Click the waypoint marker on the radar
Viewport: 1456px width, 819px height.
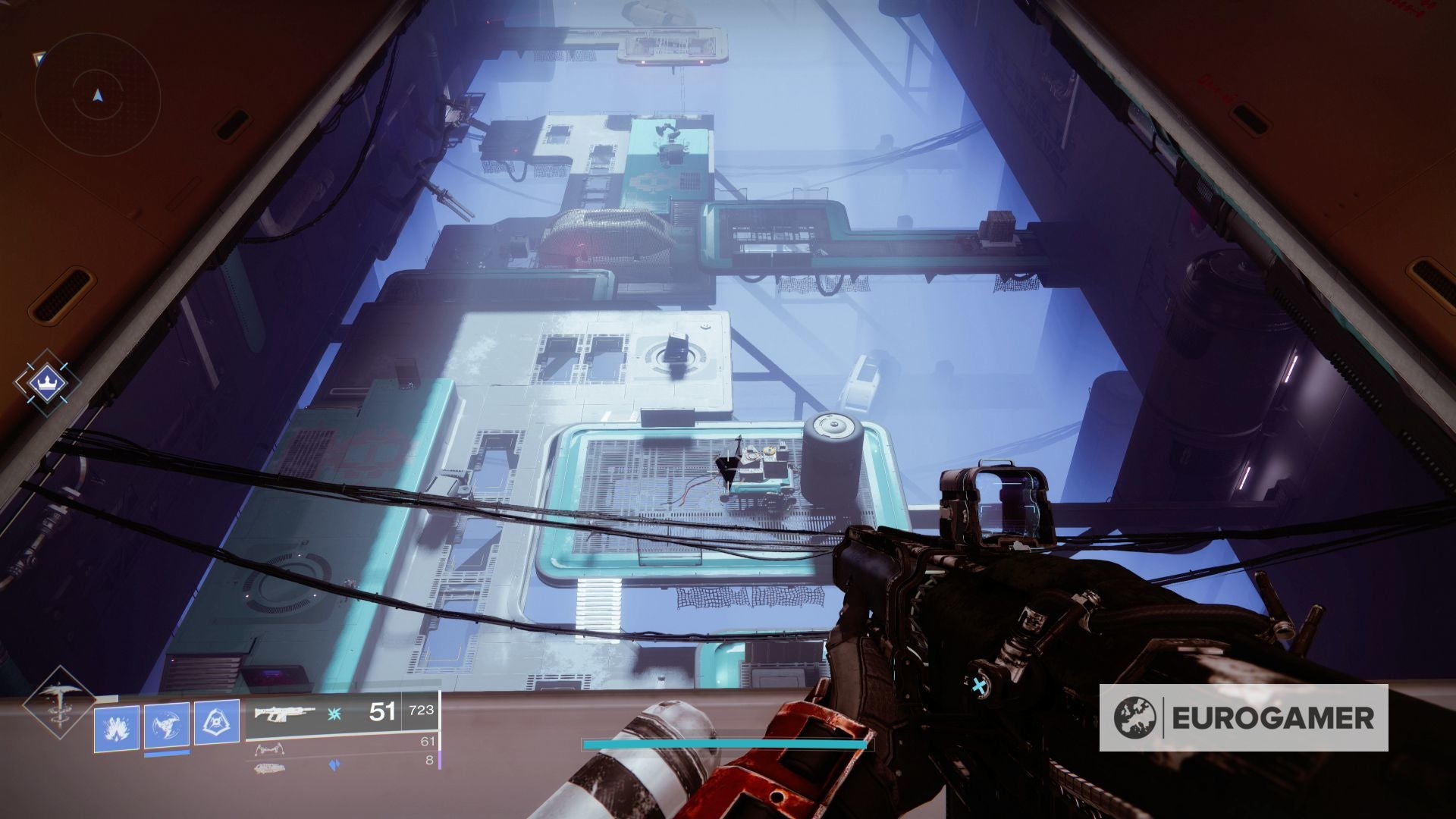39,59
